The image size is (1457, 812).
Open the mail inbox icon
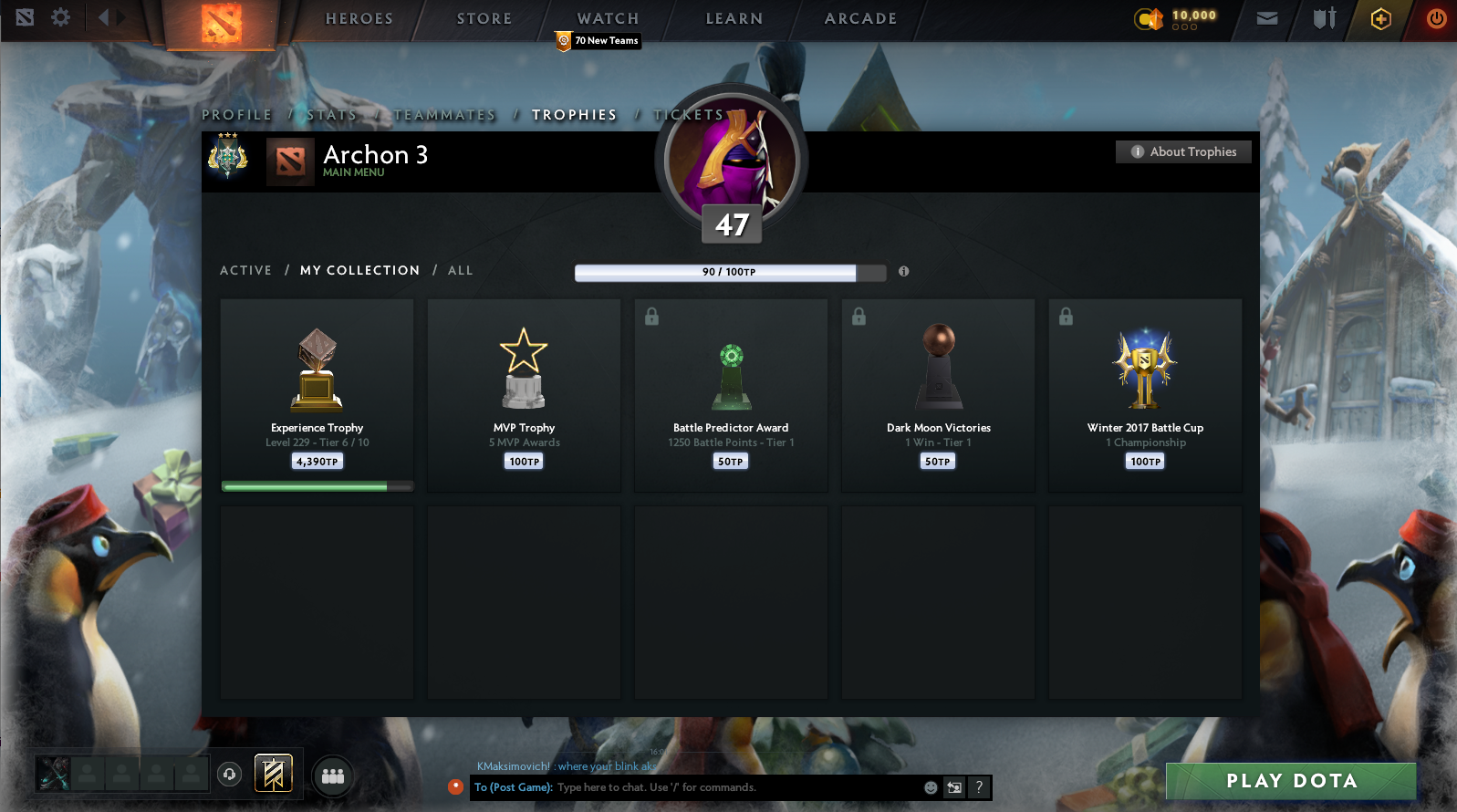1266,17
